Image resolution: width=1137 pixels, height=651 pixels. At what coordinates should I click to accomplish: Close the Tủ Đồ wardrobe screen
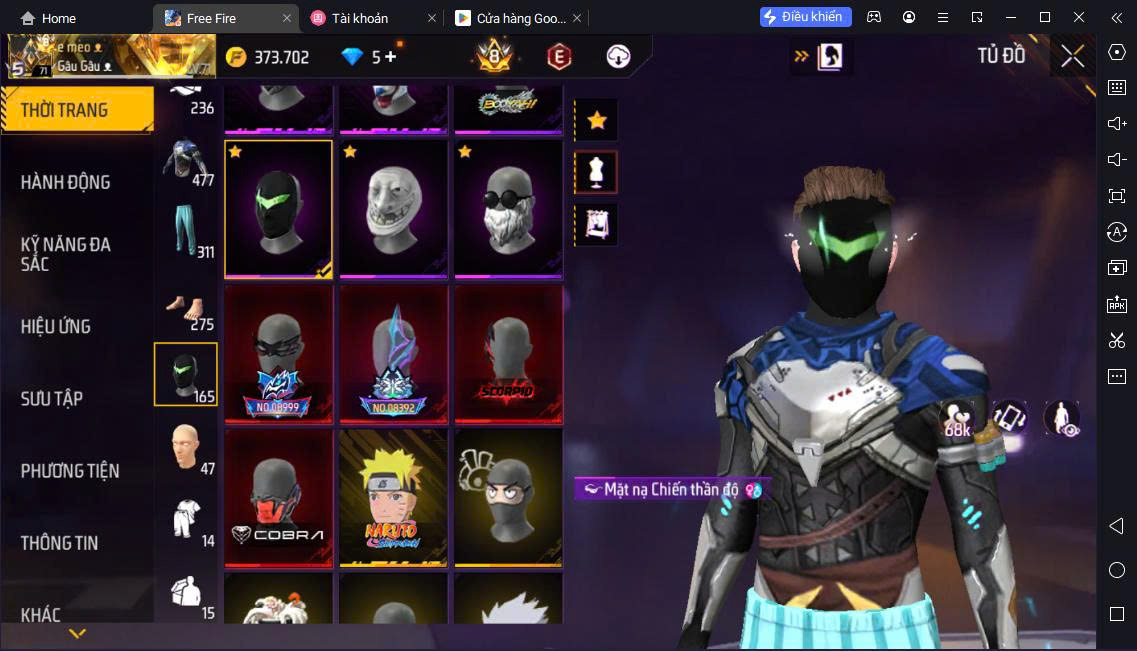pos(1072,56)
